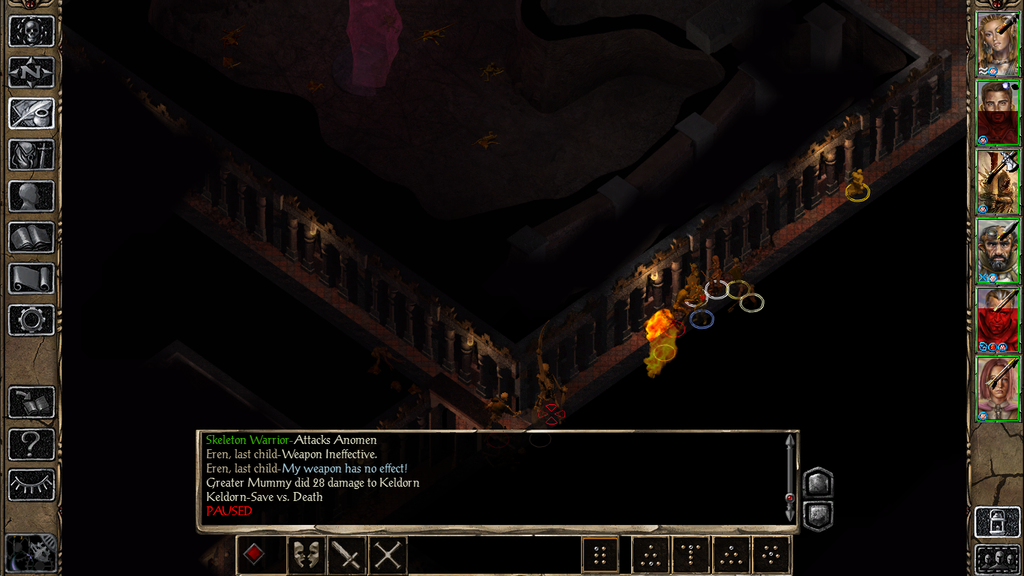Open the area map with the compass button
Image resolution: width=1024 pixels, height=576 pixels.
coord(31,72)
